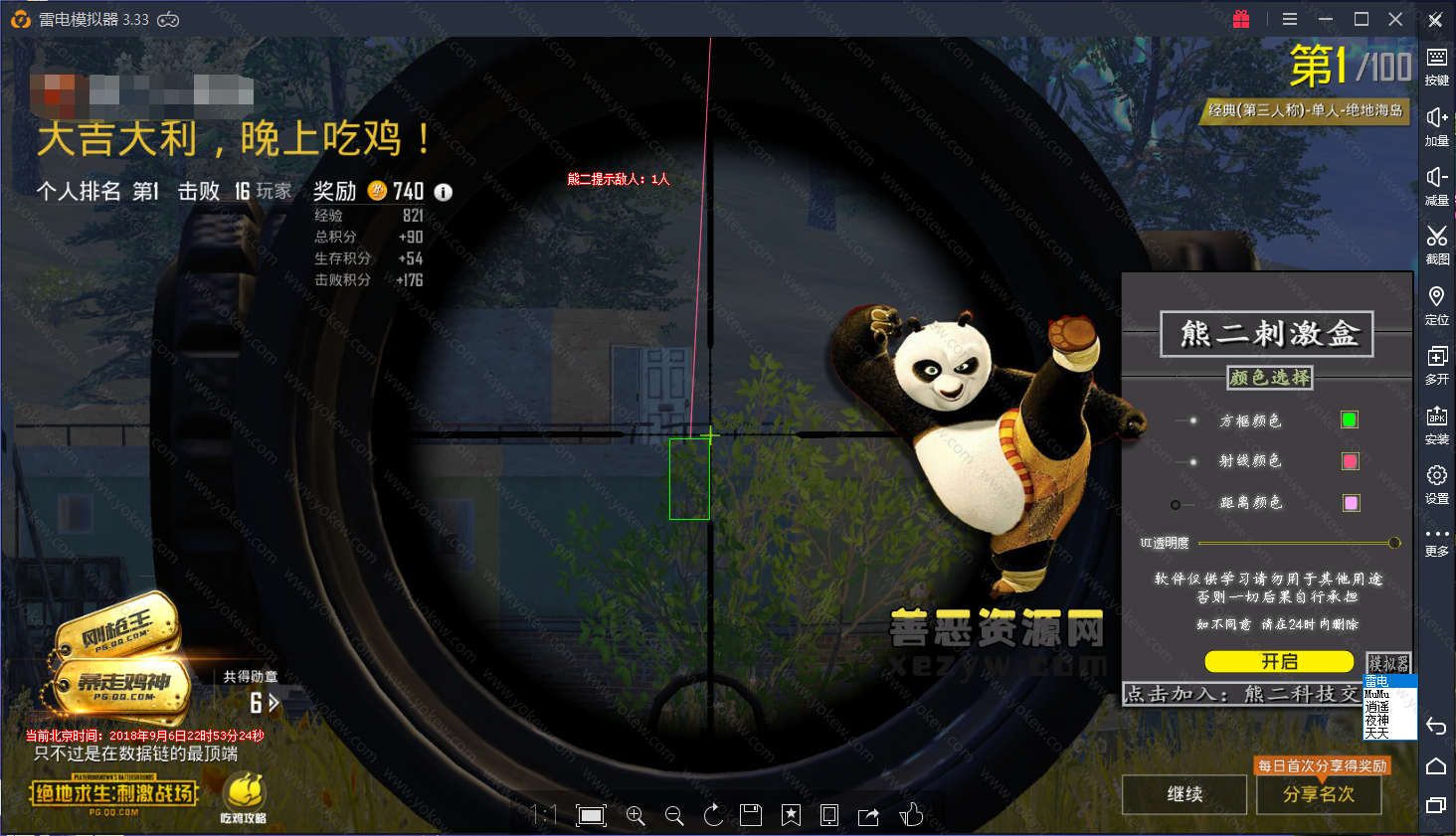The width and height of the screenshot is (1456, 836).
Task: Click the yellow 开启 button
Action: pyautogui.click(x=1279, y=661)
